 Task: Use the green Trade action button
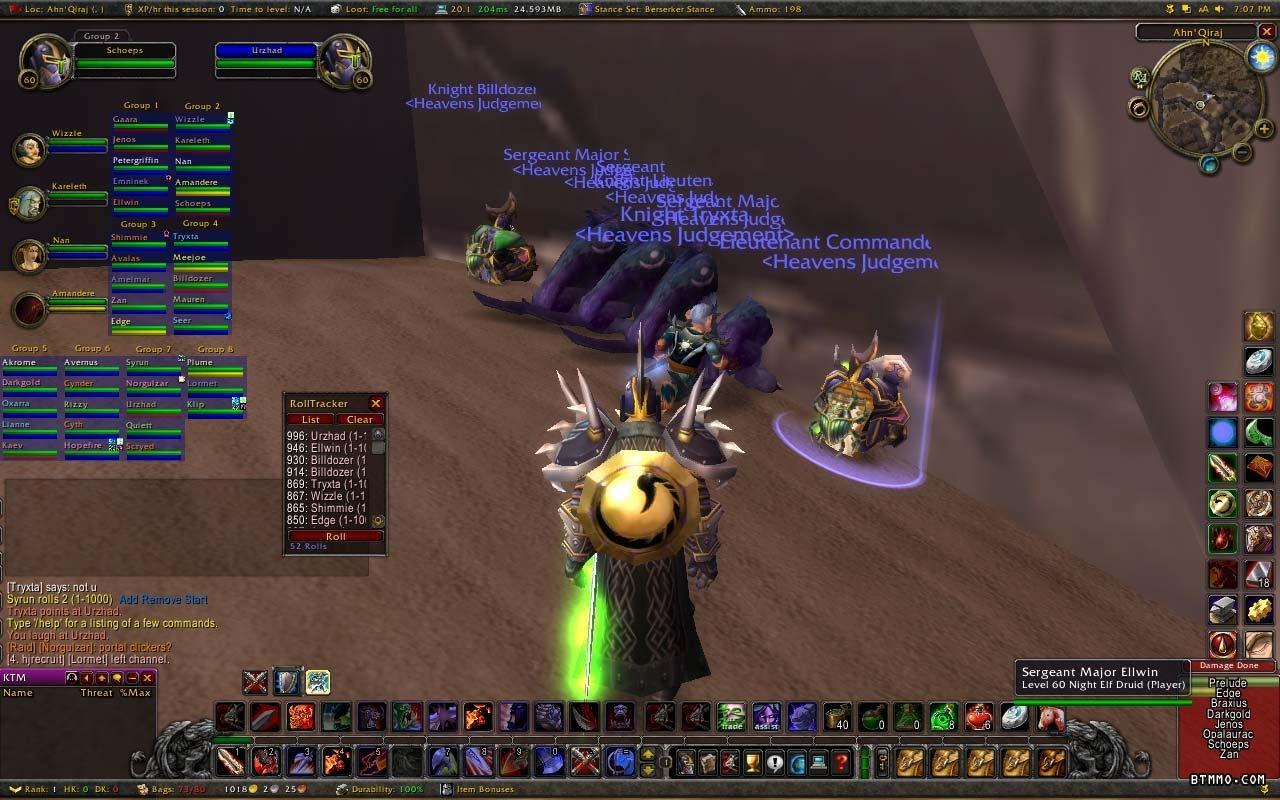[731, 717]
